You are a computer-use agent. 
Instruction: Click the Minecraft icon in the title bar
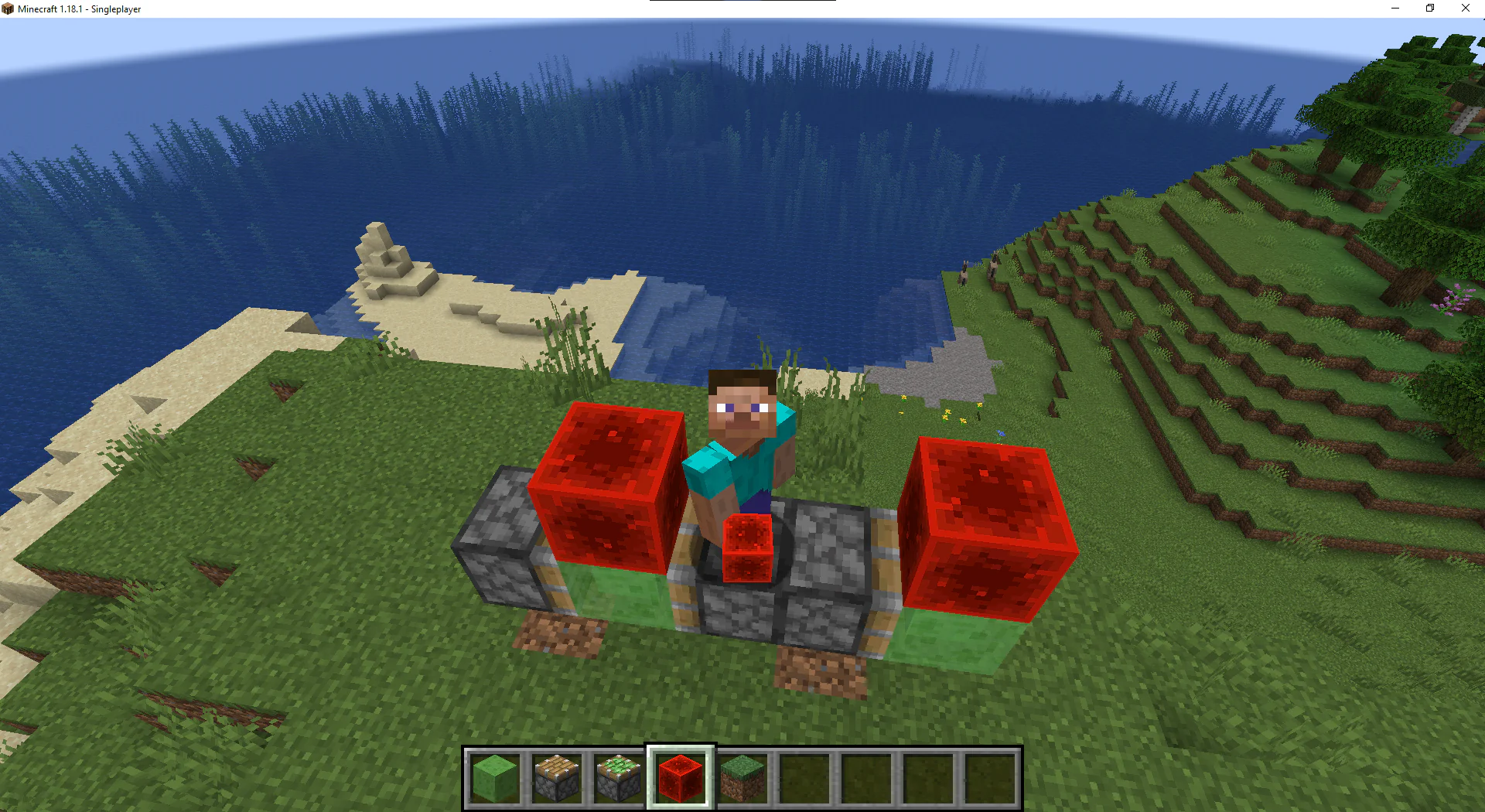(8, 9)
